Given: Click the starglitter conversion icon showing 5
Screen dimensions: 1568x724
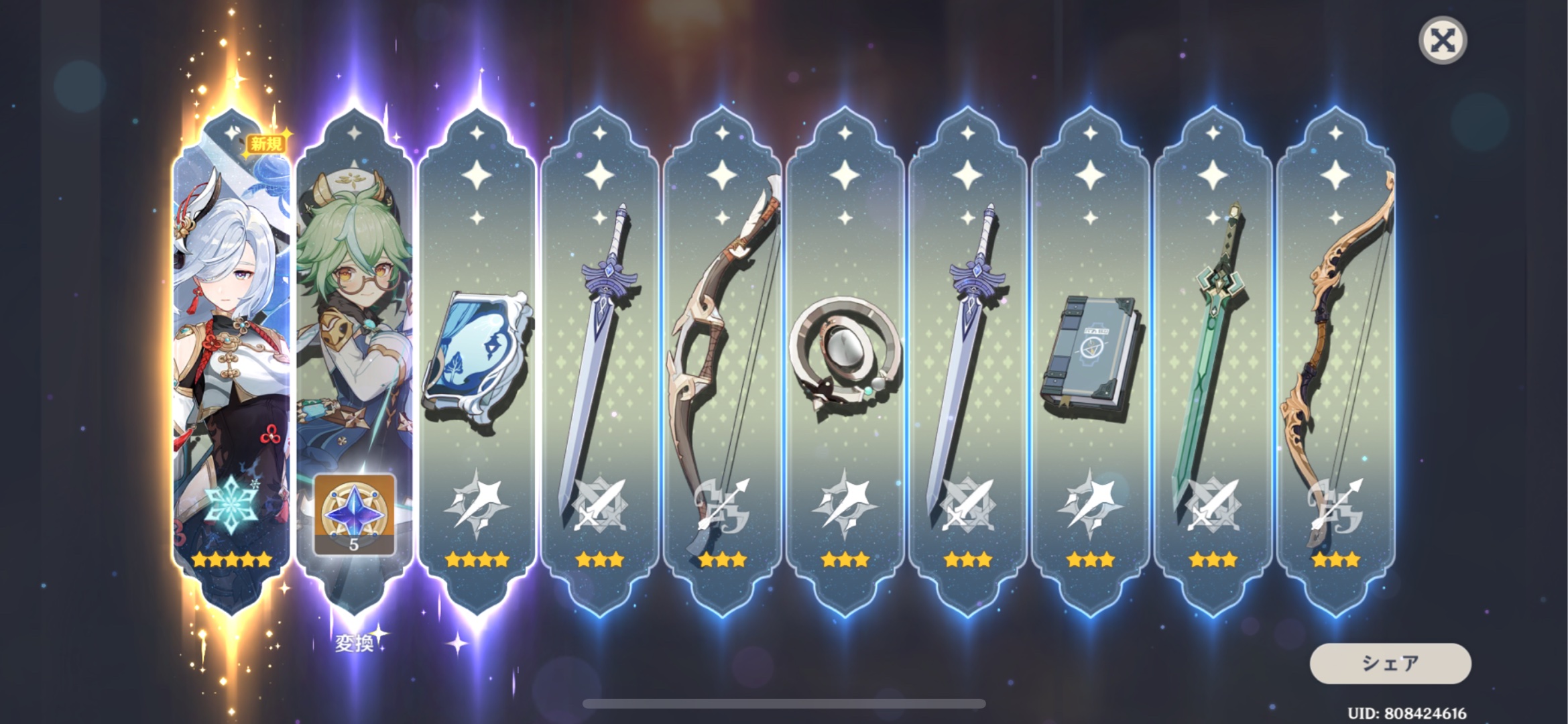Looking at the screenshot, I should [x=354, y=515].
